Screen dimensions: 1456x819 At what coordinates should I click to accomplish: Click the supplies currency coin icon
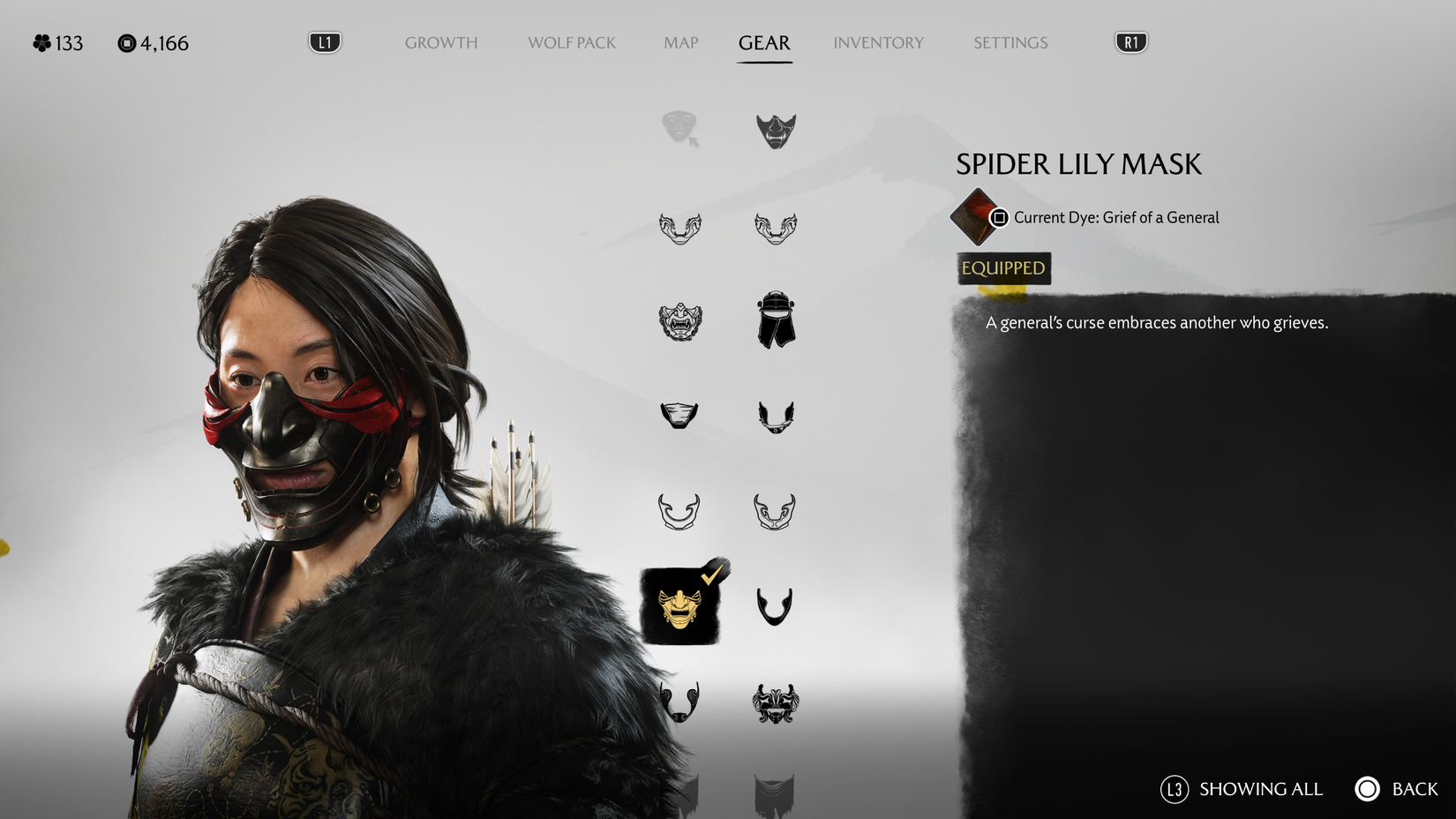126,41
